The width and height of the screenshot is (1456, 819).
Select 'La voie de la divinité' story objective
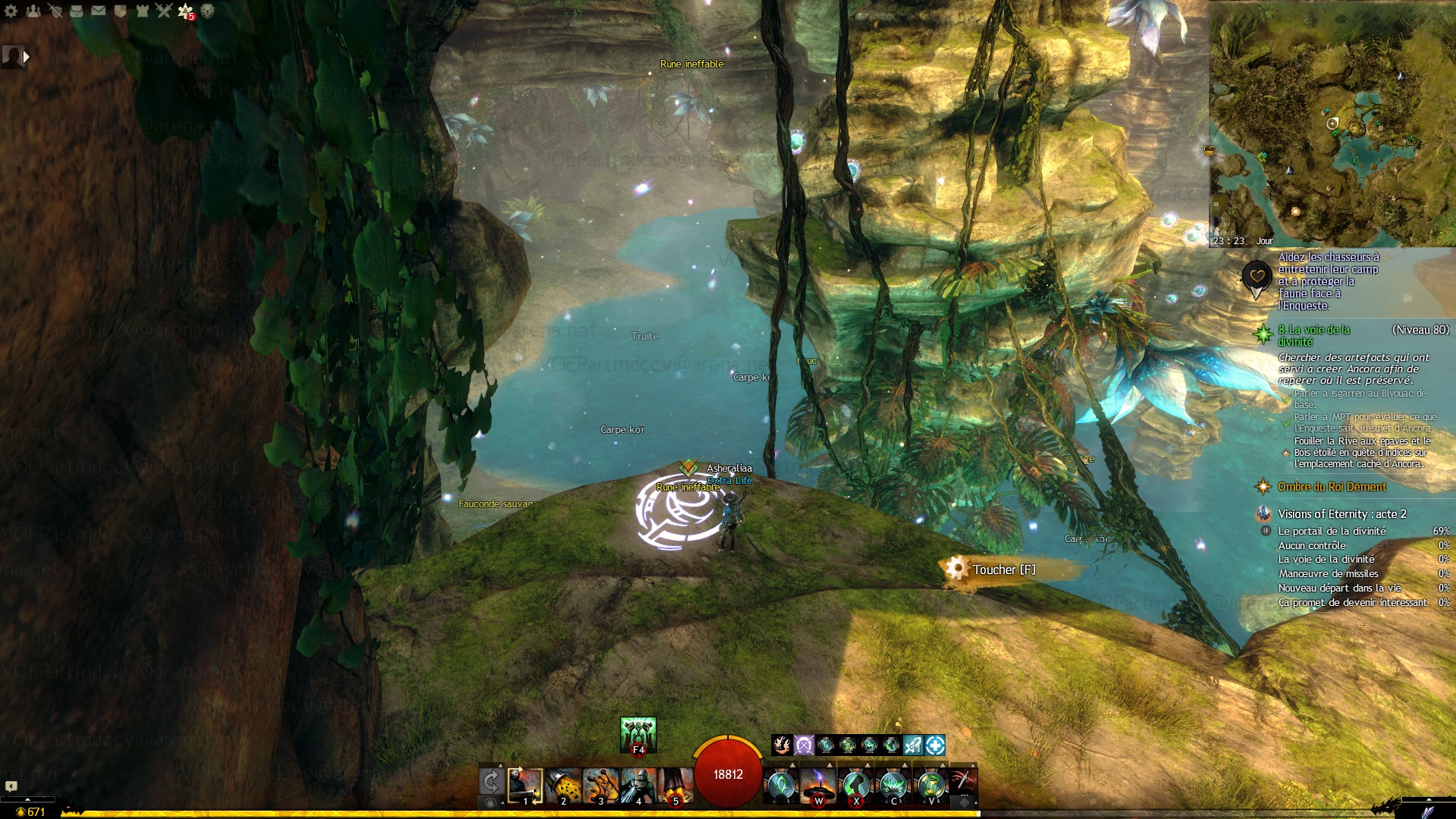pos(1313,335)
